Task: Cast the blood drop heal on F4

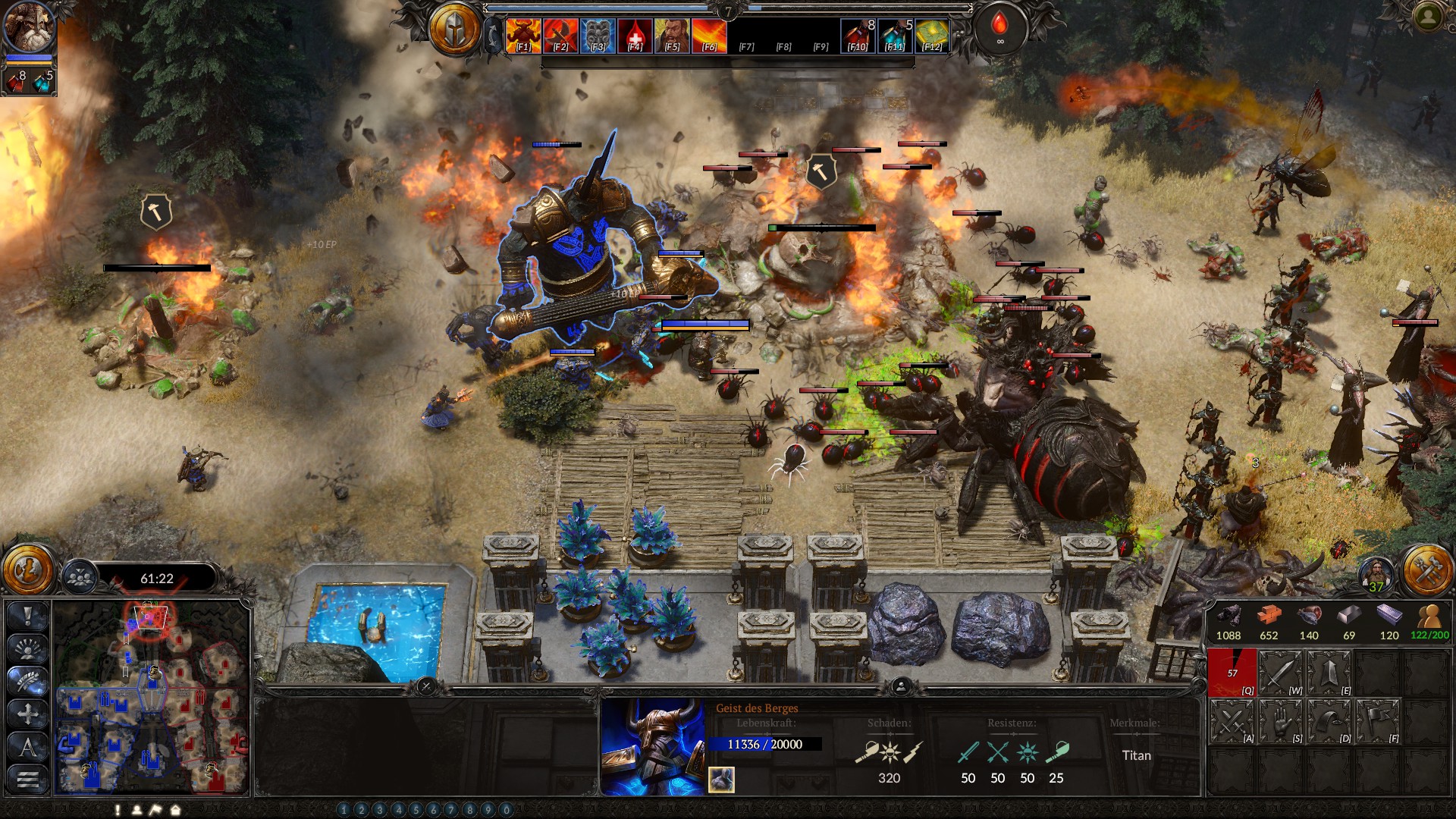Action: point(635,36)
